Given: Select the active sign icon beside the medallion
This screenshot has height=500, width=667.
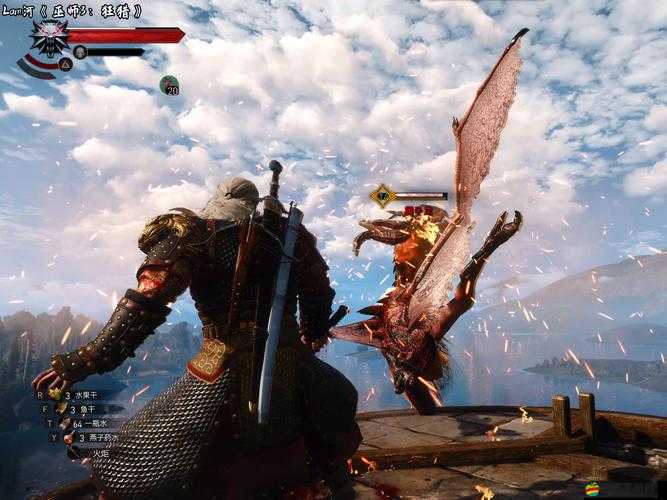Looking at the screenshot, I should coord(67,64).
